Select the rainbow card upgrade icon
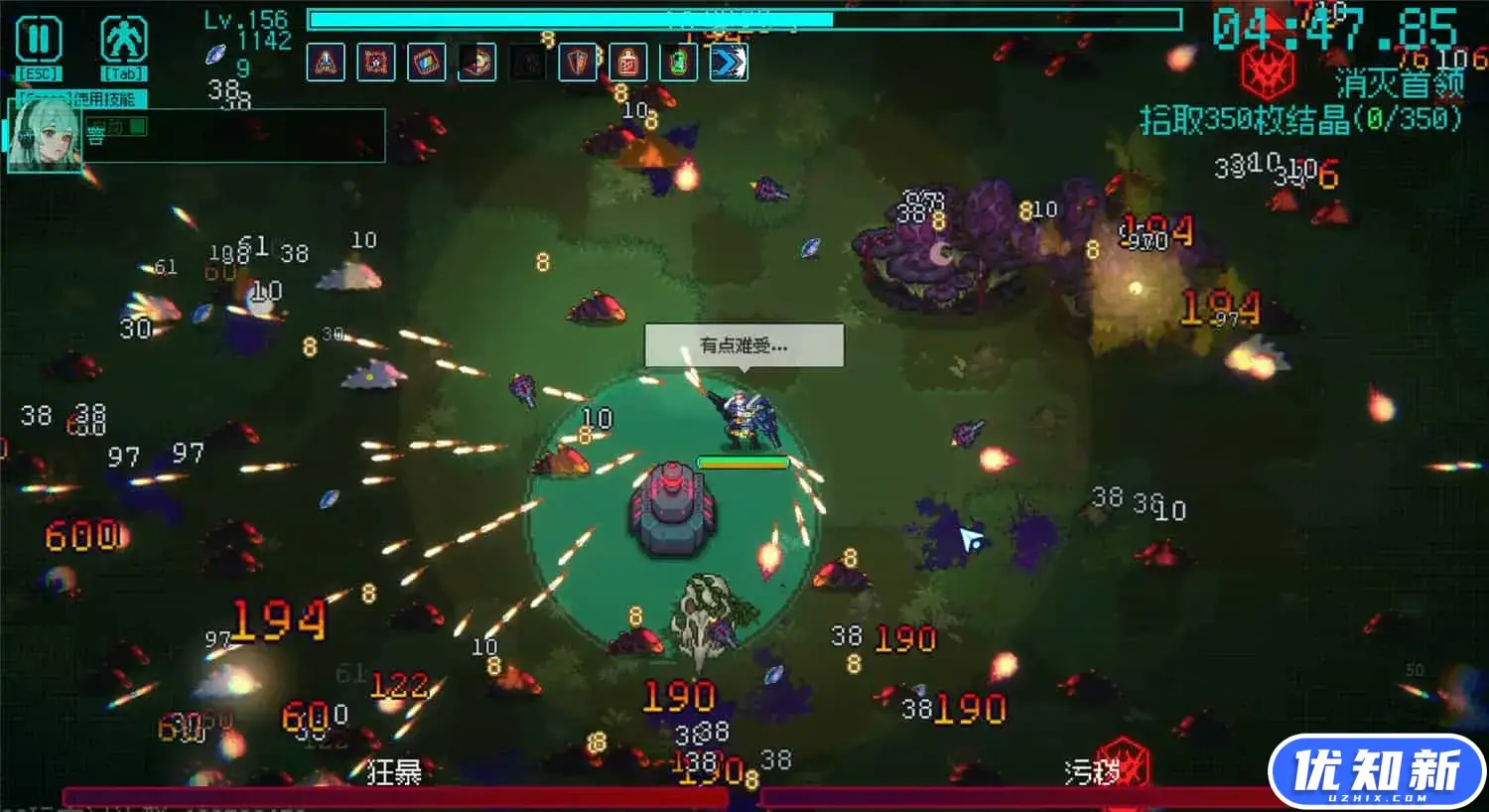Screen dimensions: 1489x812 [427, 63]
